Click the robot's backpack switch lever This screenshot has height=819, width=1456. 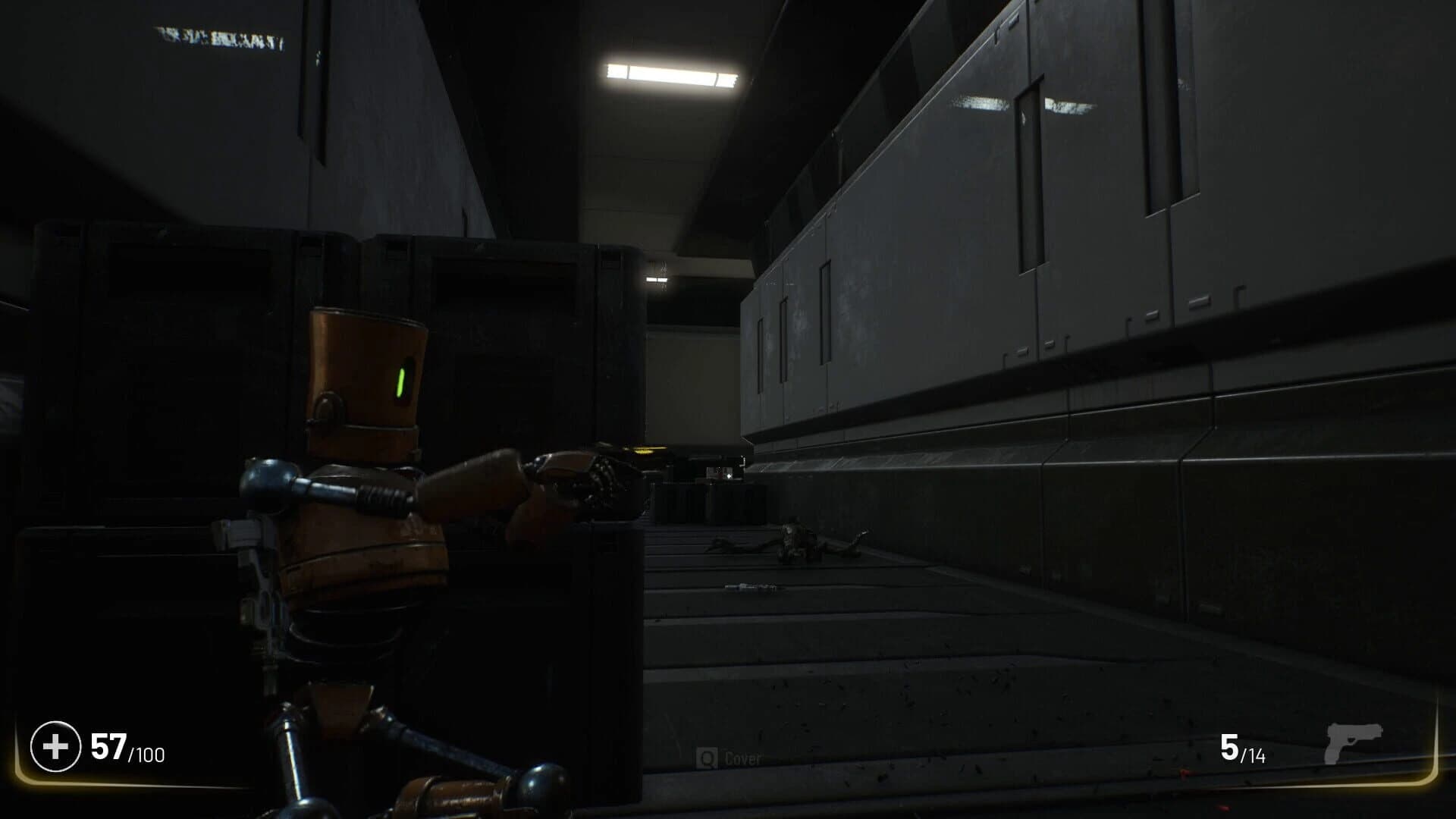pos(241,531)
